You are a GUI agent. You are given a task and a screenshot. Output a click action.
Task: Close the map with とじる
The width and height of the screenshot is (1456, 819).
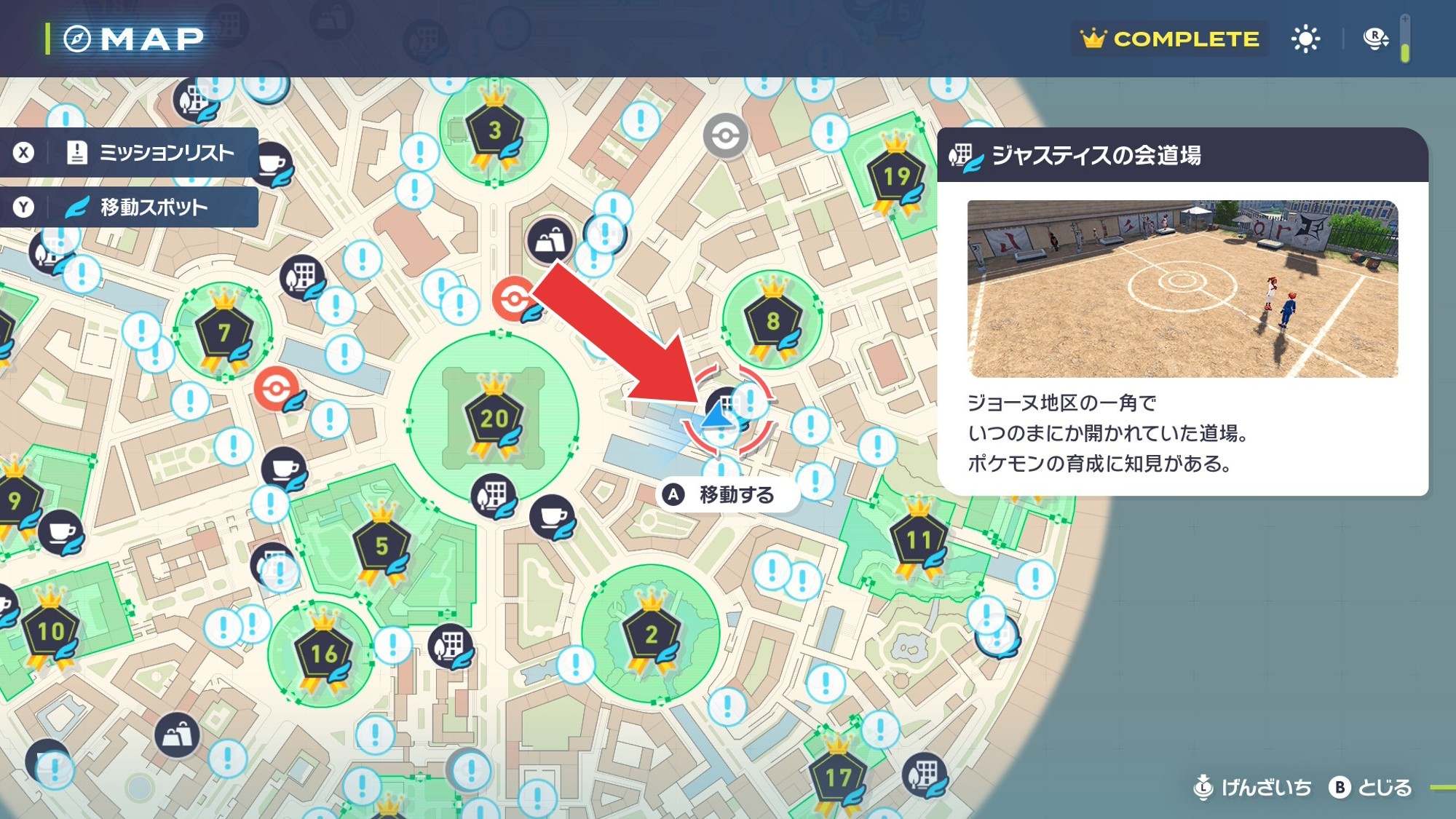coord(1371,788)
